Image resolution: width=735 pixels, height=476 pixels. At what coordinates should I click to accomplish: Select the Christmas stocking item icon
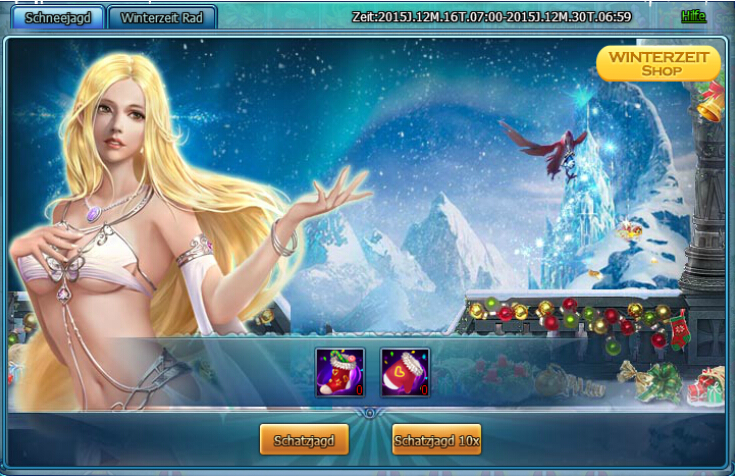pos(340,372)
